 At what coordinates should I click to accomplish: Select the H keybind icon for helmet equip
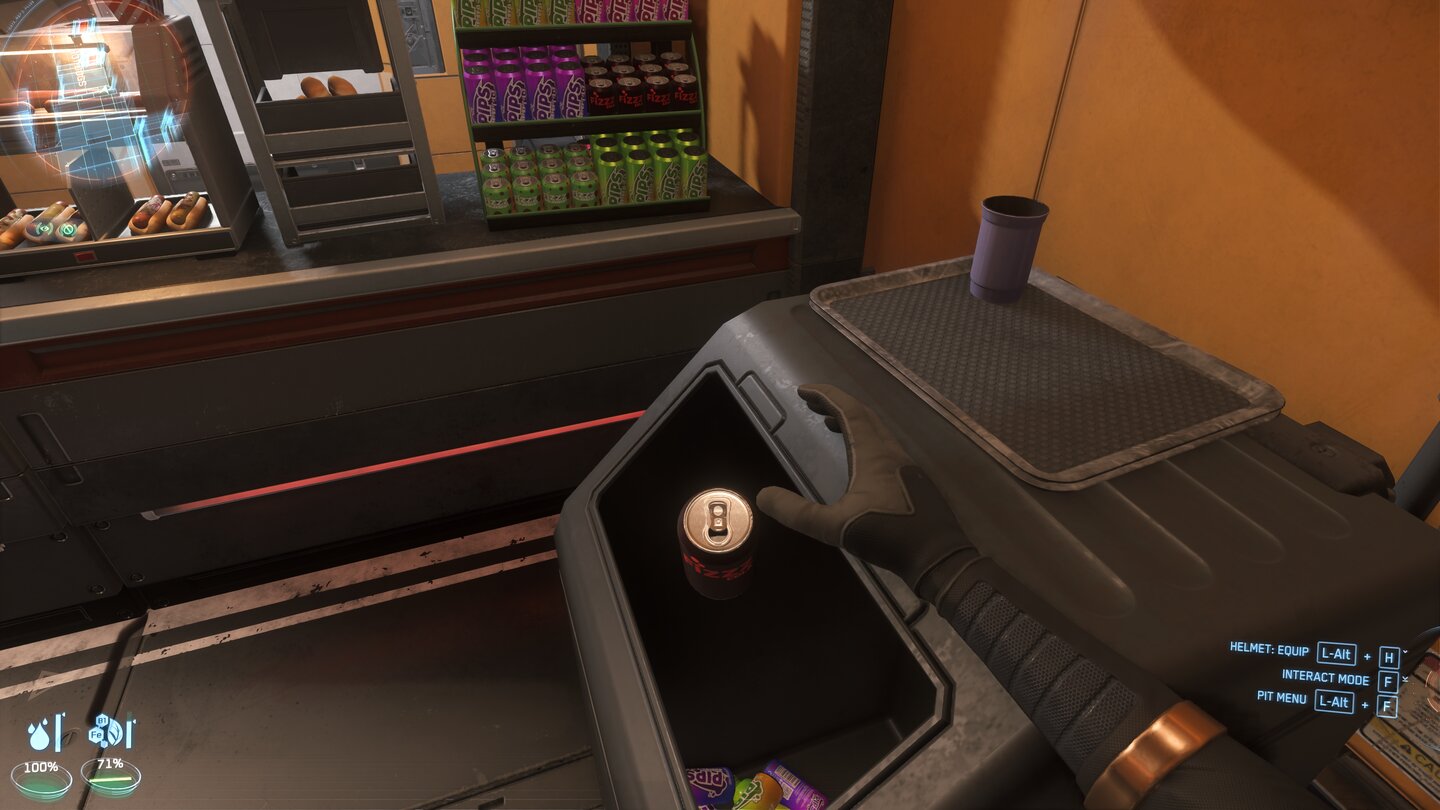pos(1388,657)
